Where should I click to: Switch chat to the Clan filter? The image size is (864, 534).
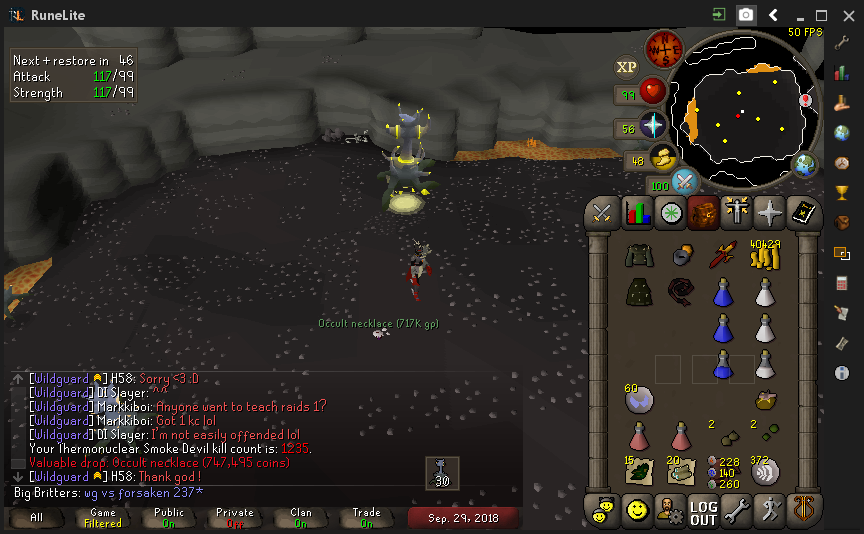tap(301, 517)
